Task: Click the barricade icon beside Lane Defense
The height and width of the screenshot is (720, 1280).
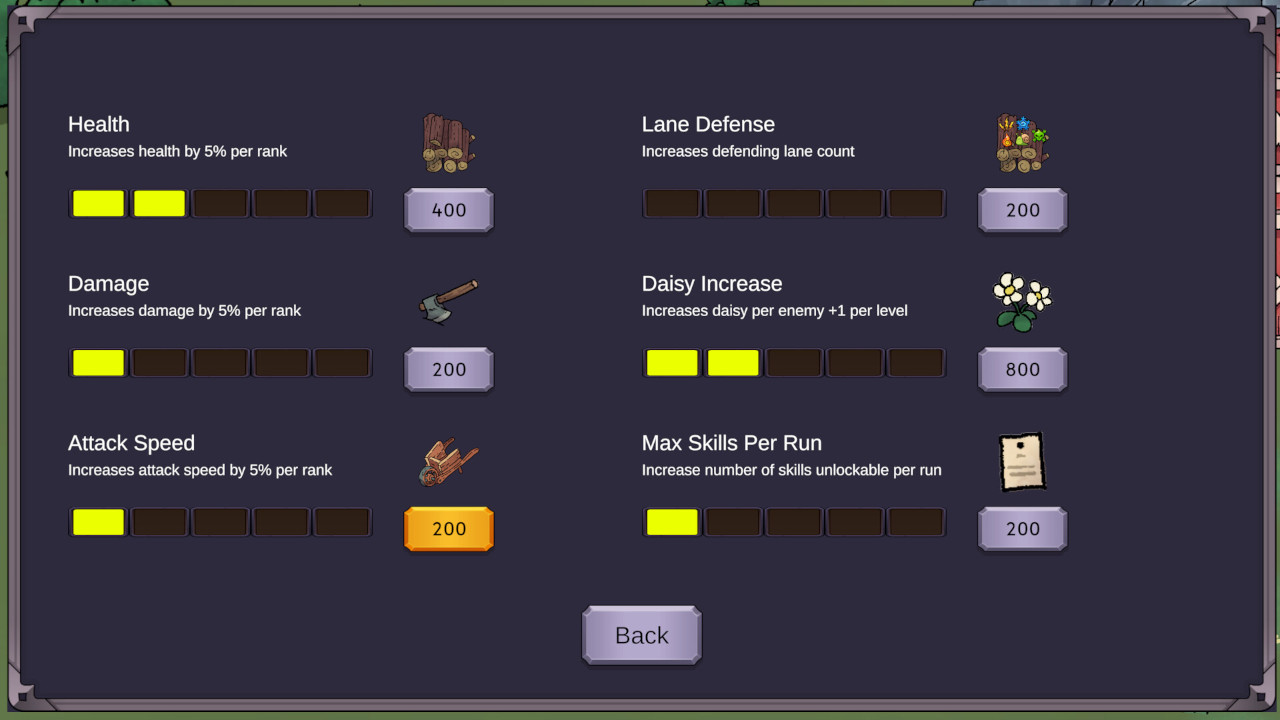Action: tap(1022, 142)
